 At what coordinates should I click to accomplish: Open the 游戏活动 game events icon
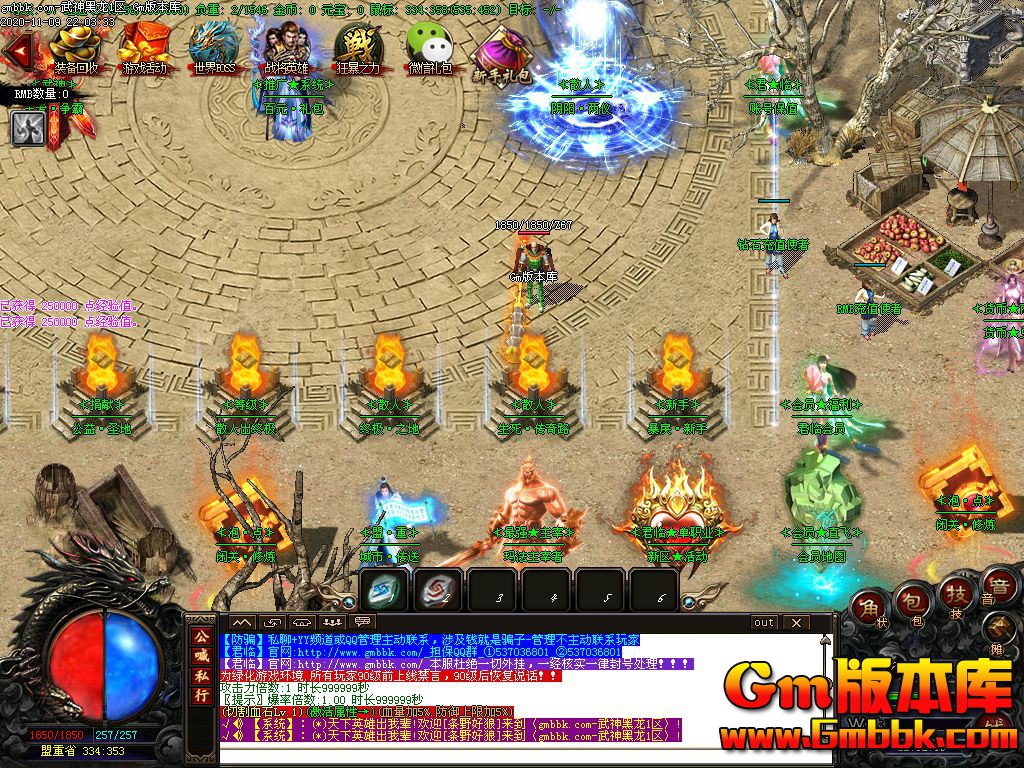[x=144, y=46]
